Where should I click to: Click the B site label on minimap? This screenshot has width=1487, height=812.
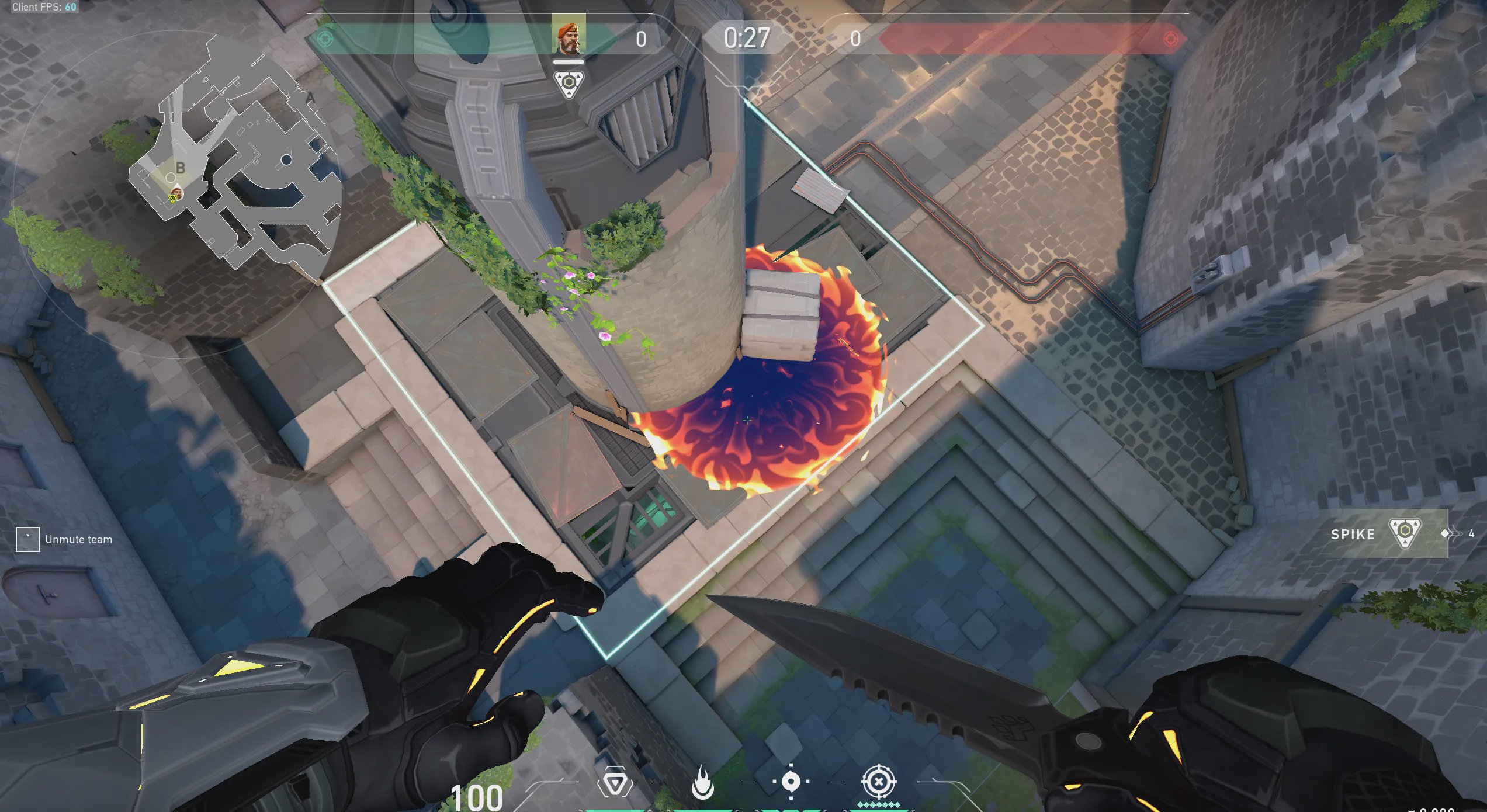[x=181, y=168]
